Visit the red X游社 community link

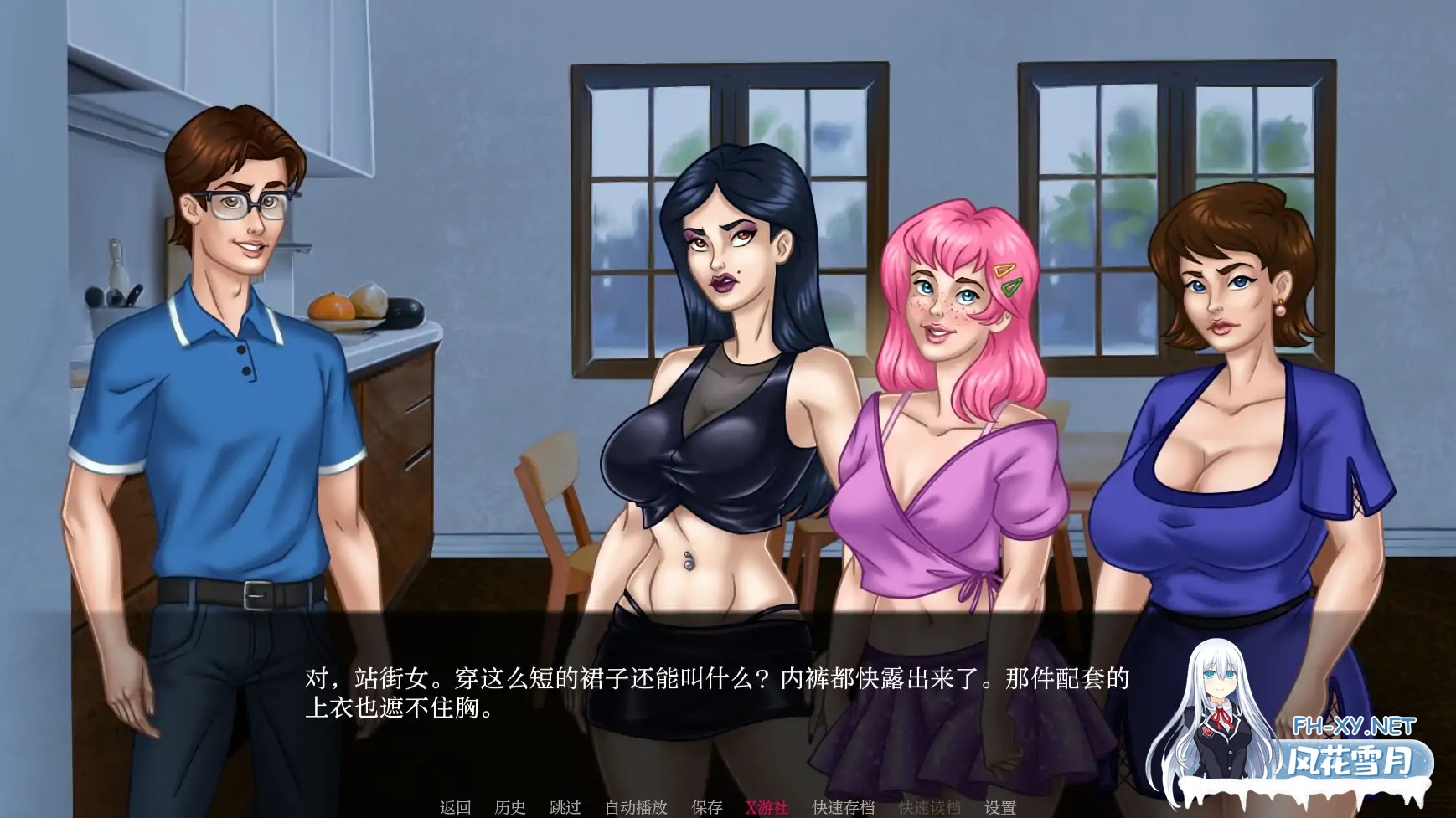point(767,806)
